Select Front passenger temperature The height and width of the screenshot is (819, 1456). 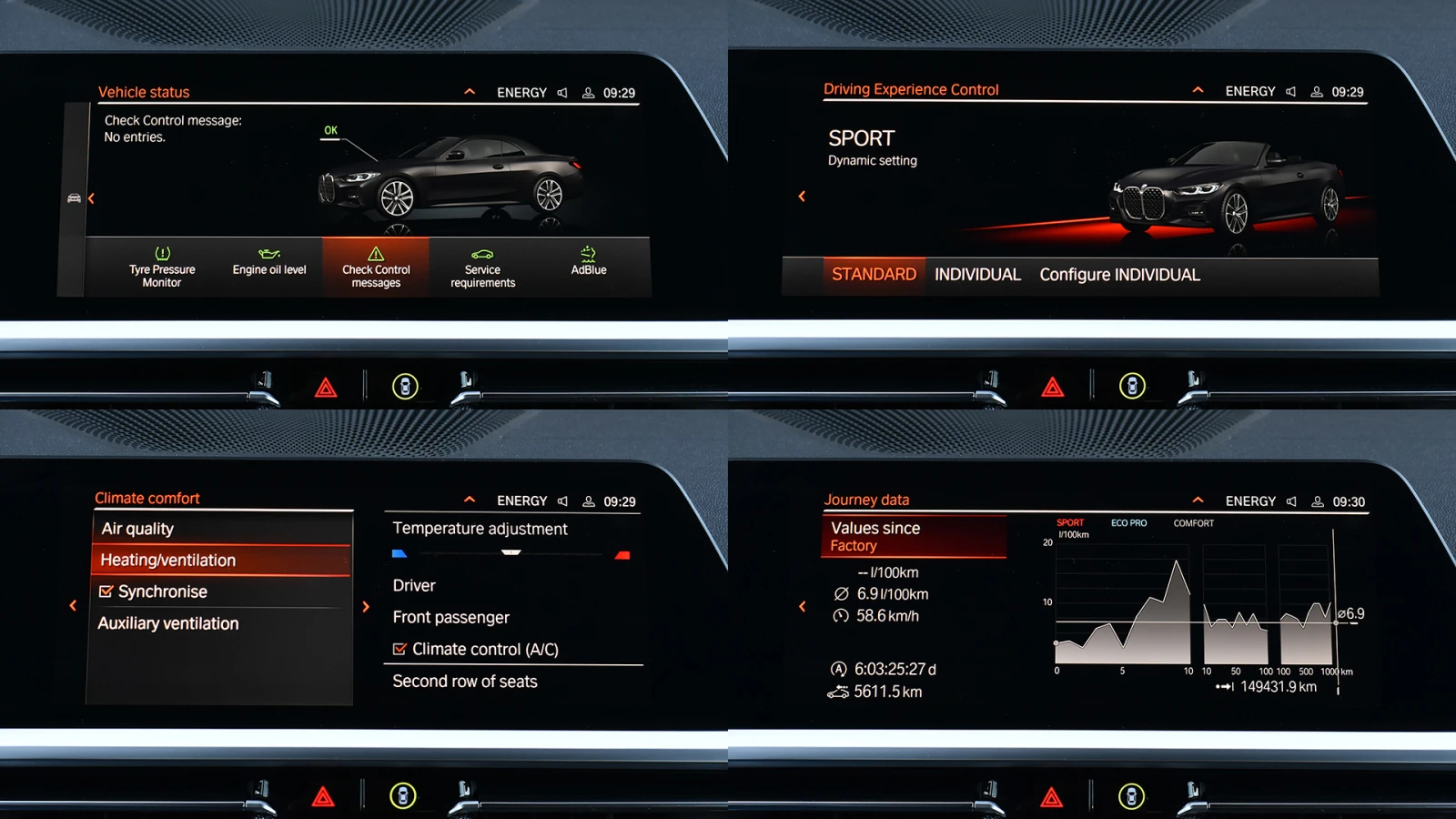point(450,617)
